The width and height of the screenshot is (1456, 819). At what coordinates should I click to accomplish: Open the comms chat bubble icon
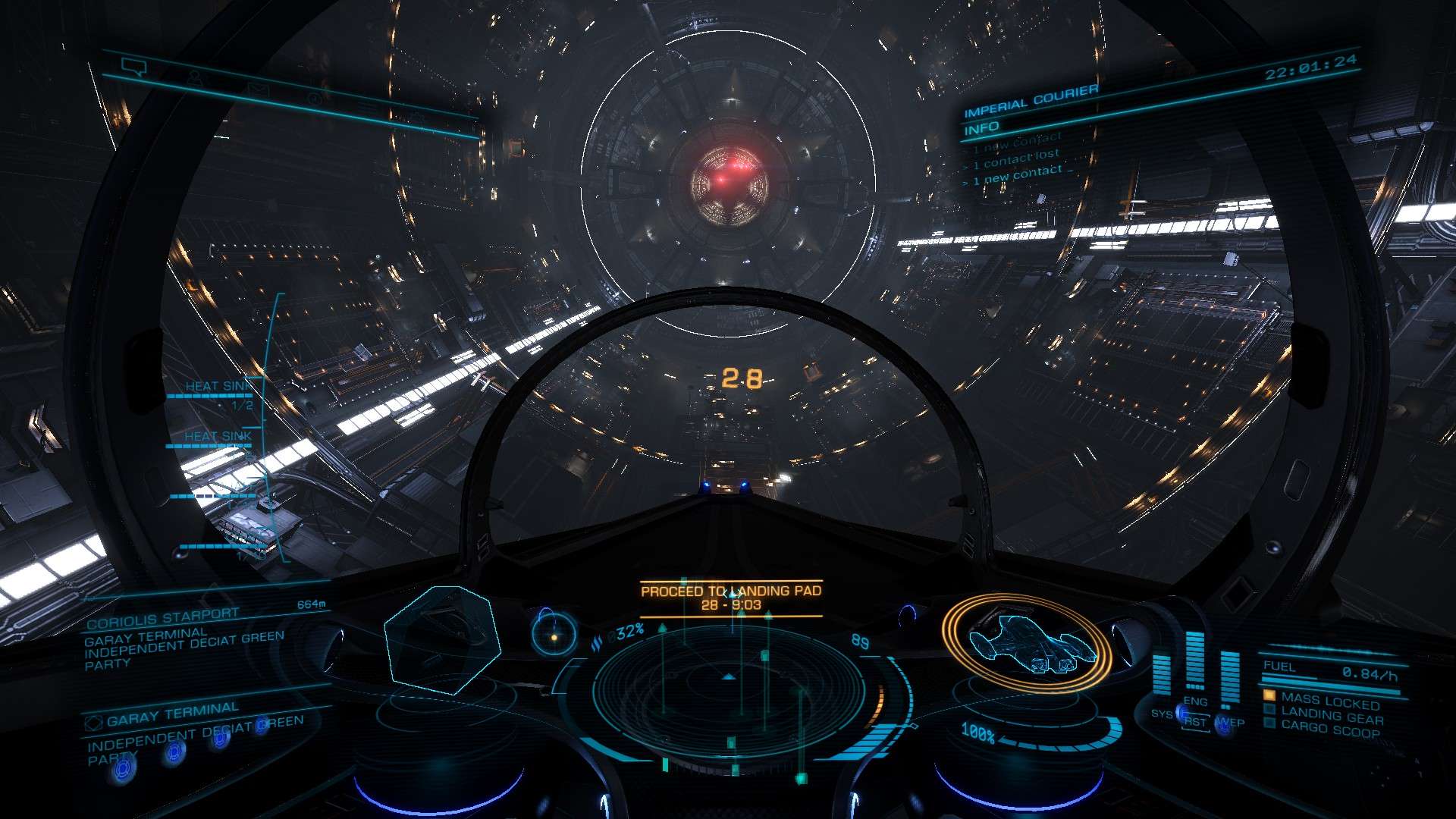pyautogui.click(x=134, y=68)
